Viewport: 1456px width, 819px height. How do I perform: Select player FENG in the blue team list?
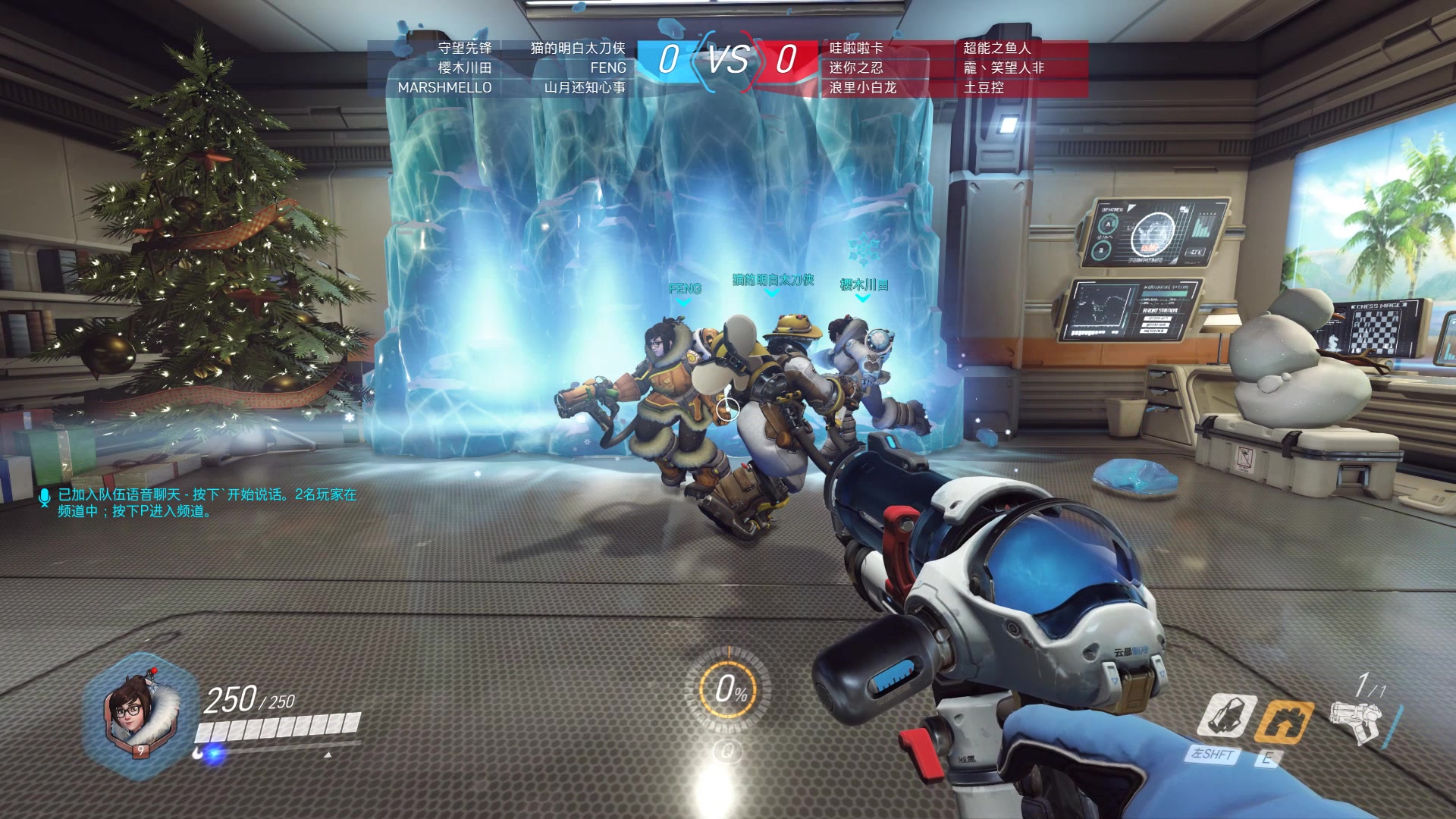(x=608, y=67)
